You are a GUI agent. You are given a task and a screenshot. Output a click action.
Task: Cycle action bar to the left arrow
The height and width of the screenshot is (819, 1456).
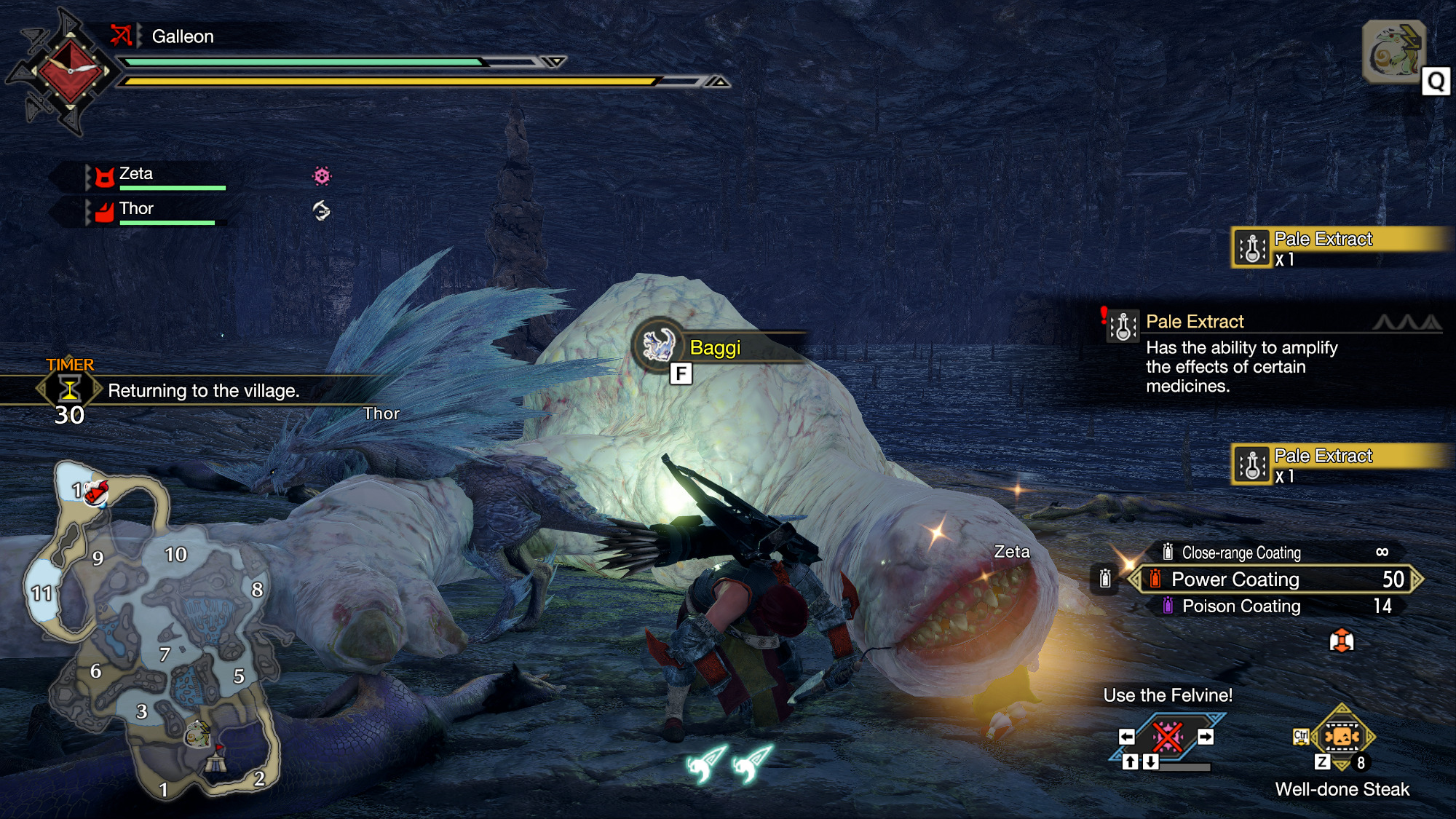tap(1127, 737)
